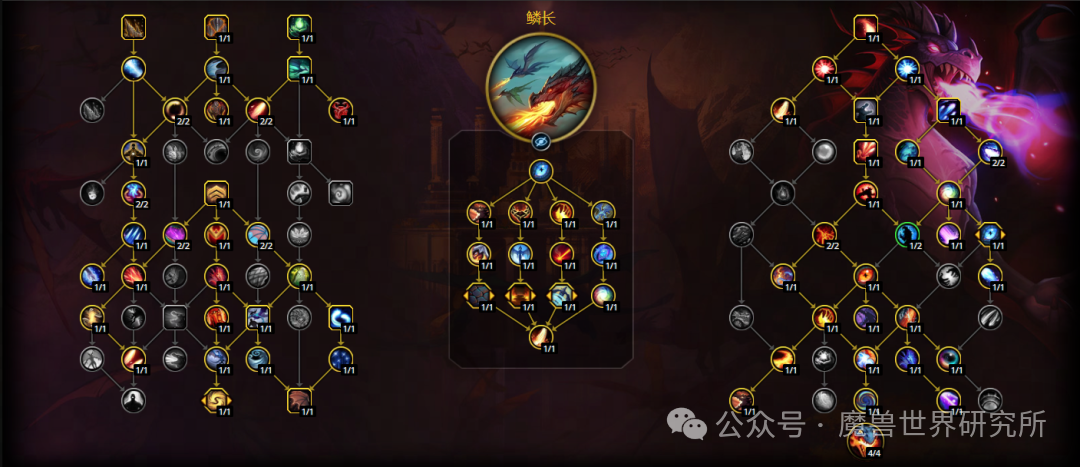1080x467 pixels.
Task: Select the unlearned dark silhouette talent
Action: [x=134, y=400]
